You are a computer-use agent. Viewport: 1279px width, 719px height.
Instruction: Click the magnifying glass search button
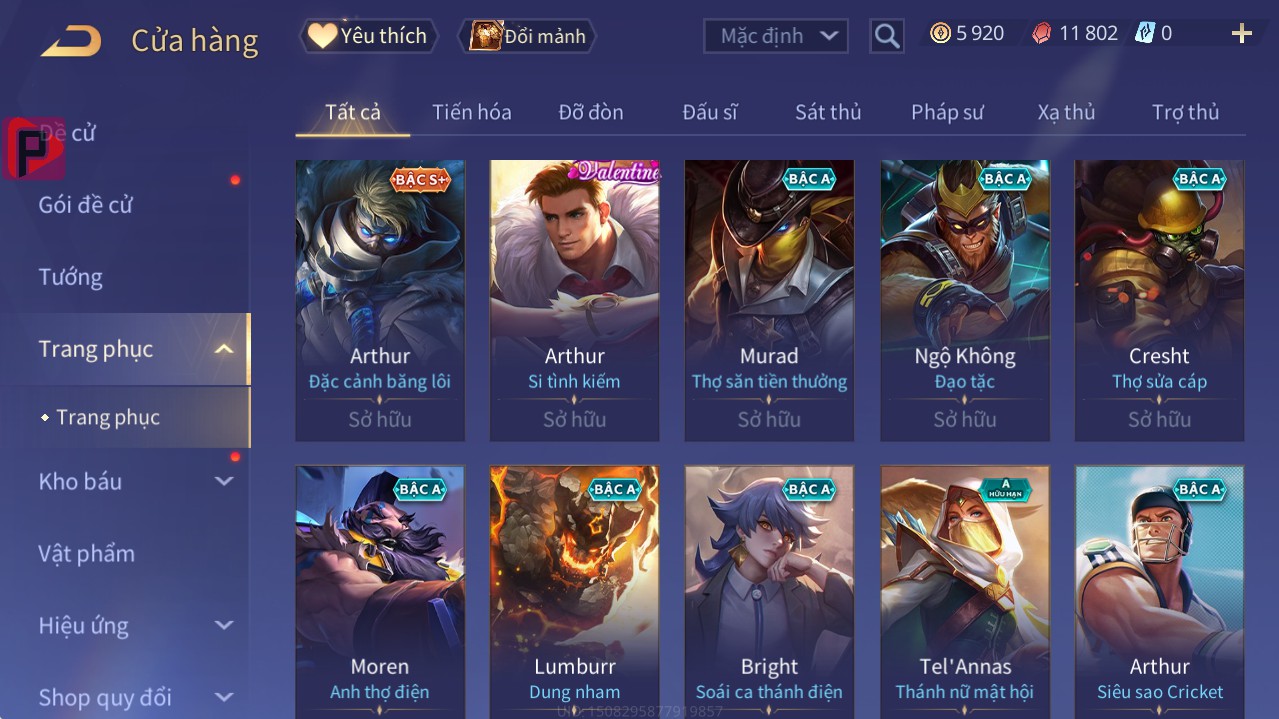click(886, 36)
